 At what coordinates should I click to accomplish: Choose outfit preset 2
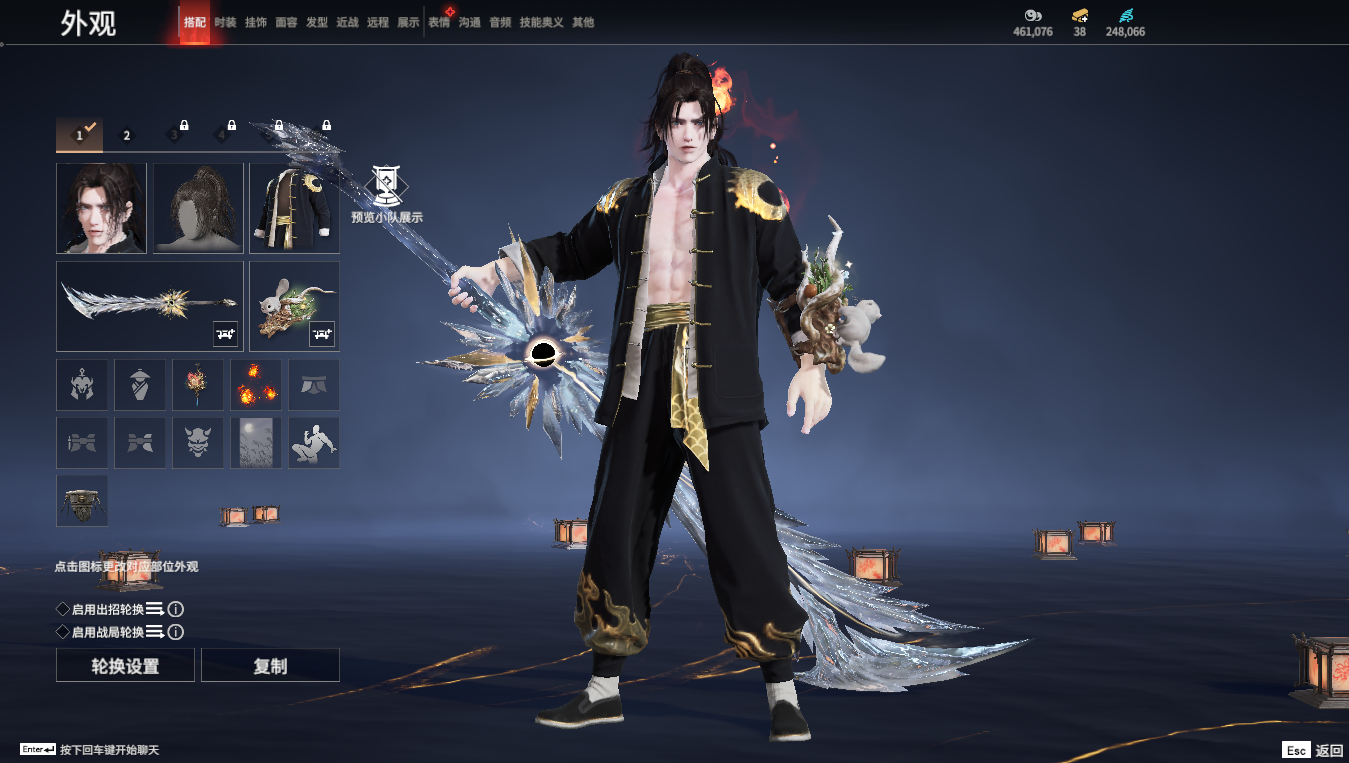tap(127, 135)
